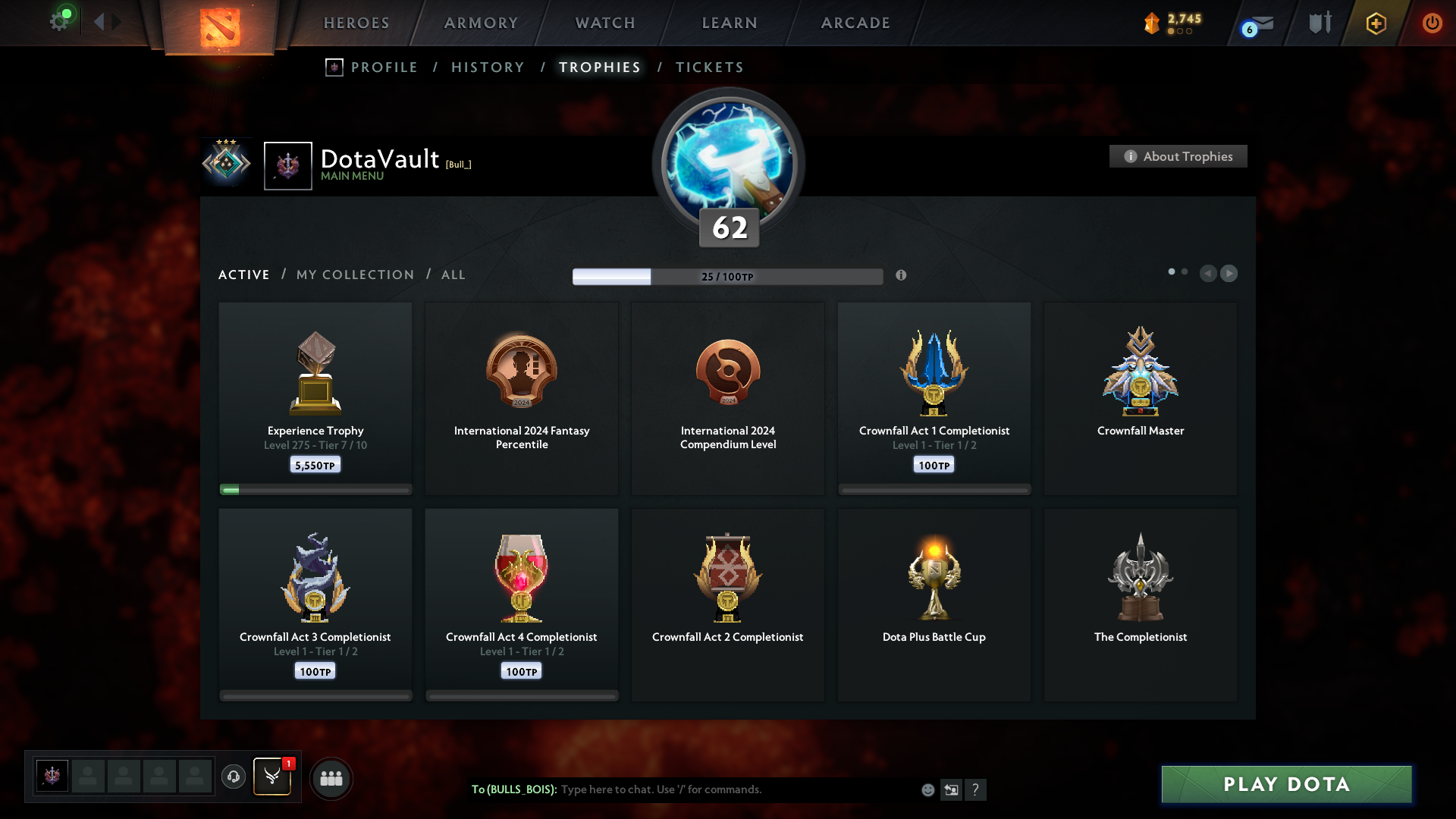Select the Learn menu entry

coord(730,23)
